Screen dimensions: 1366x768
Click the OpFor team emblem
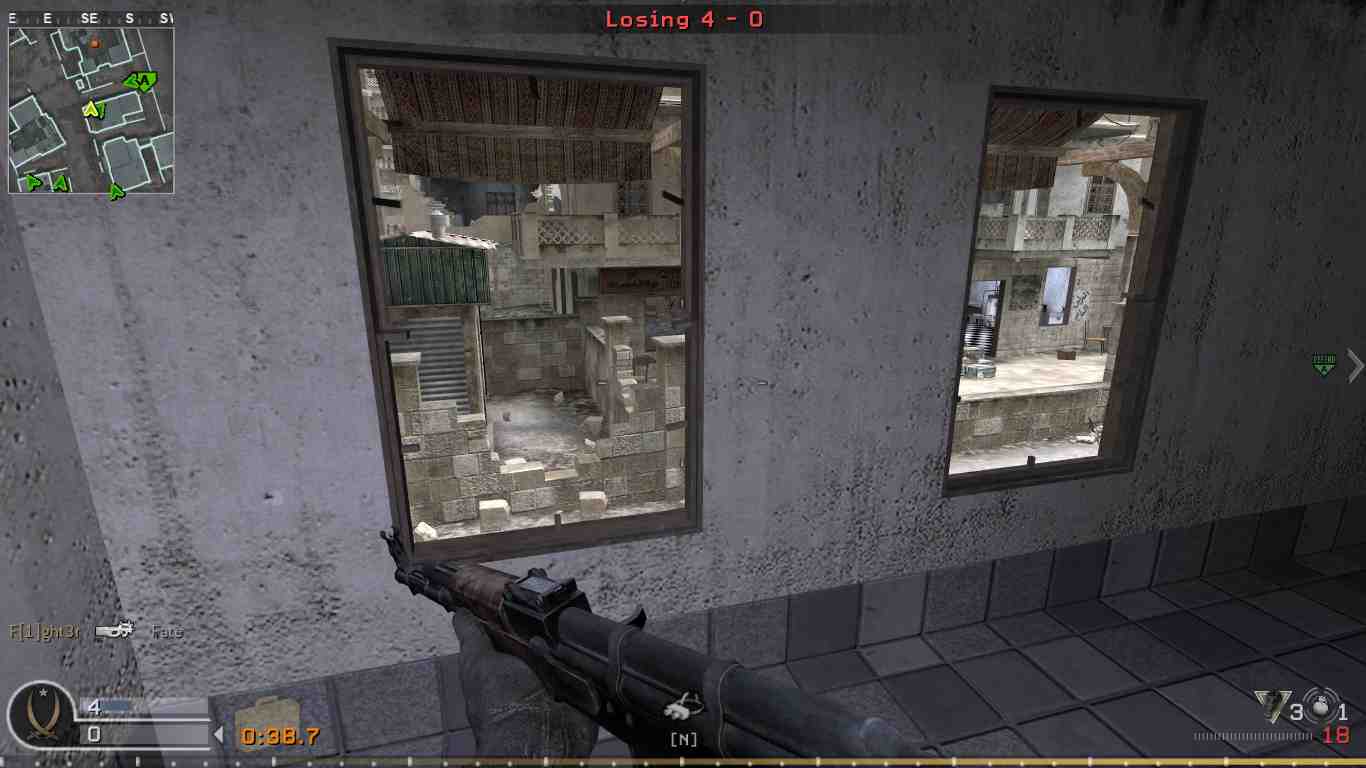pos(42,718)
